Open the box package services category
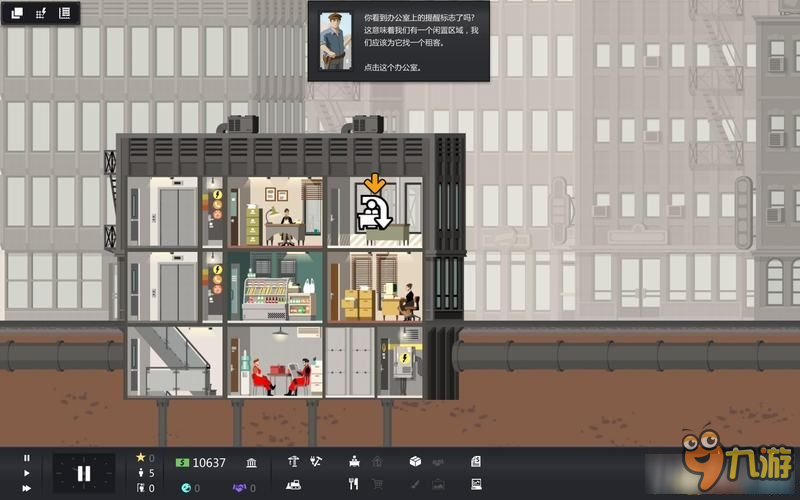The height and width of the screenshot is (500, 800). [415, 462]
